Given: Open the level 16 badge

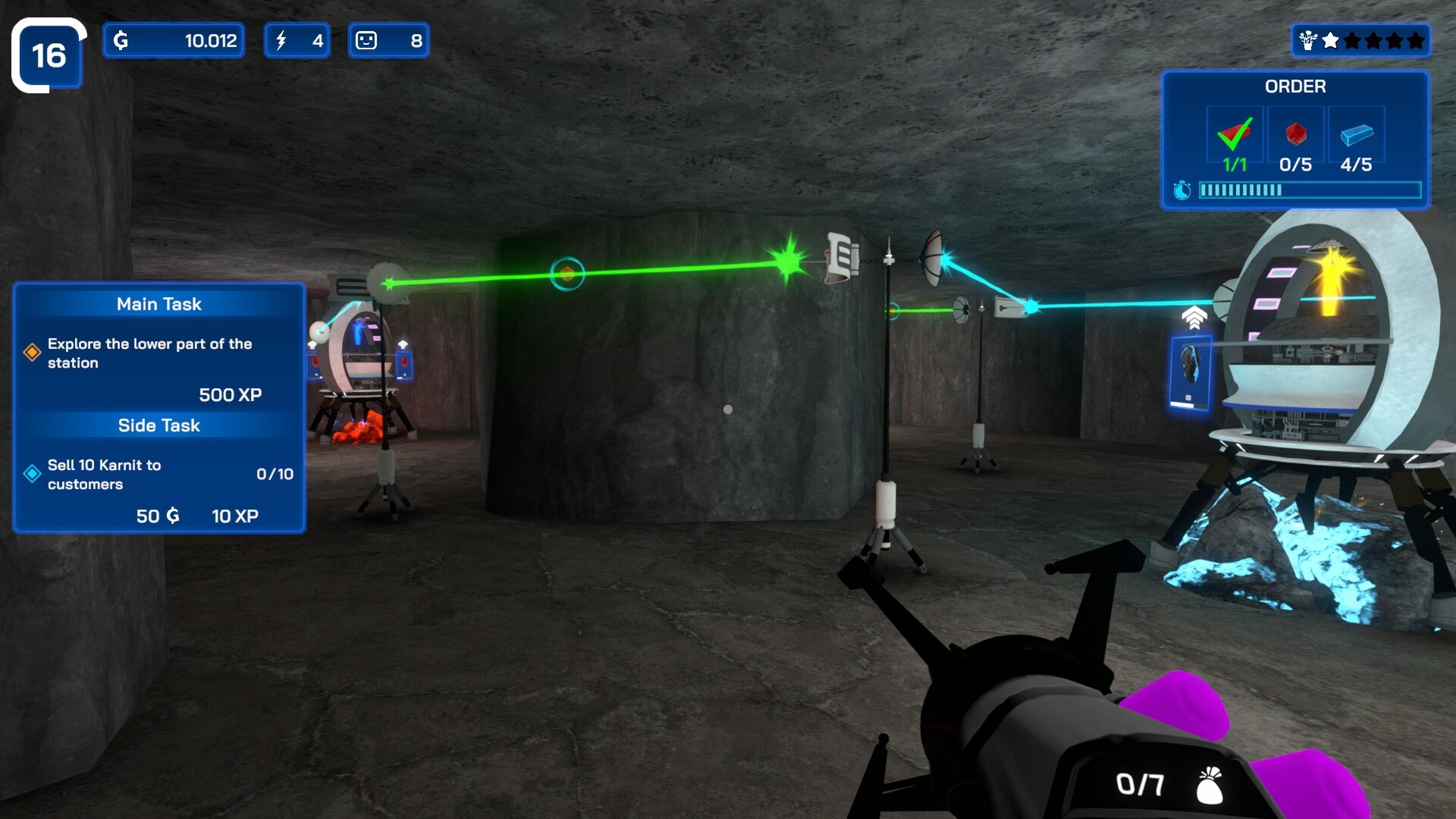Looking at the screenshot, I should tap(49, 55).
